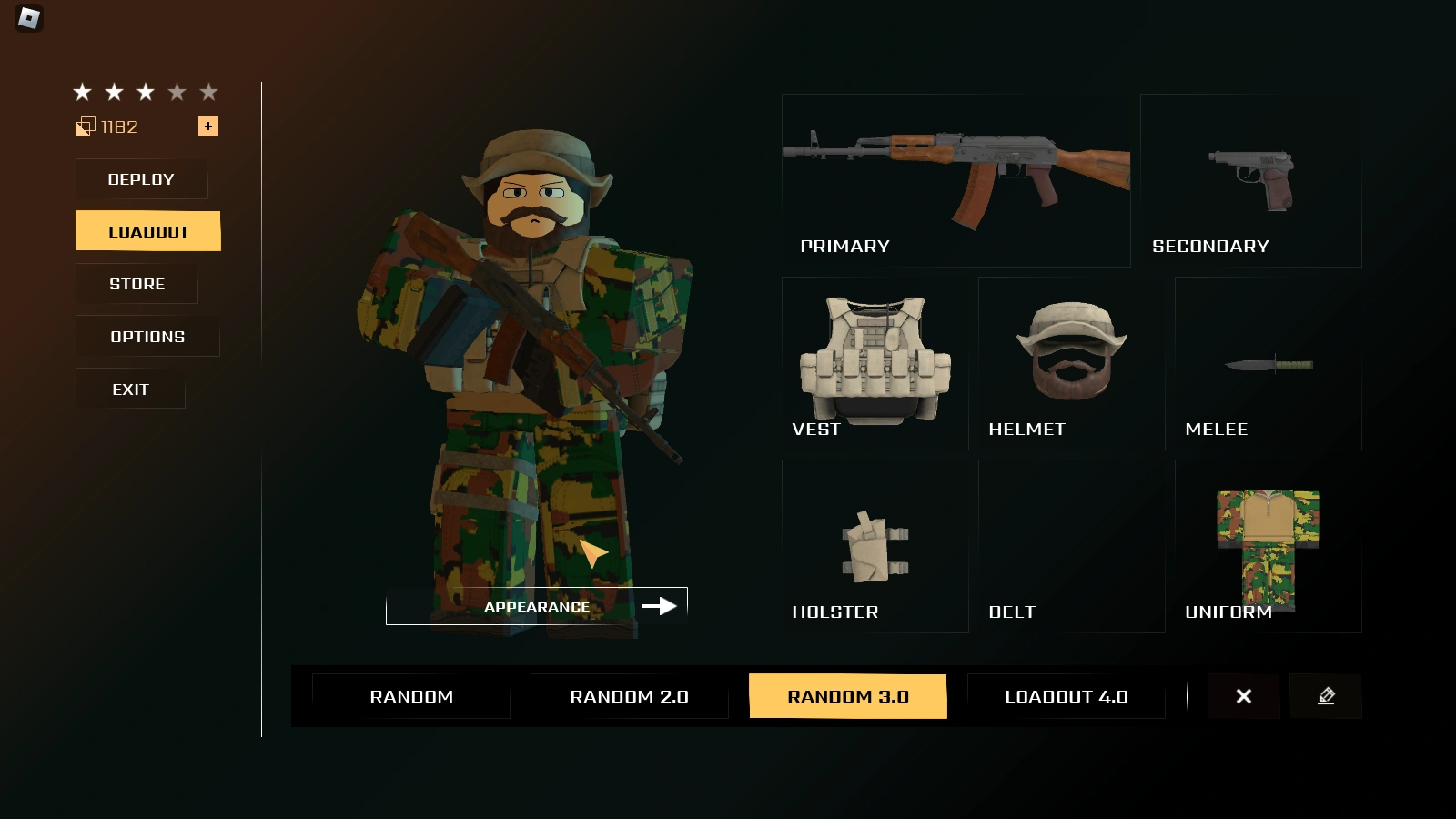Click the X to clear loadout
Image resolution: width=1456 pixels, height=819 pixels.
click(1244, 696)
